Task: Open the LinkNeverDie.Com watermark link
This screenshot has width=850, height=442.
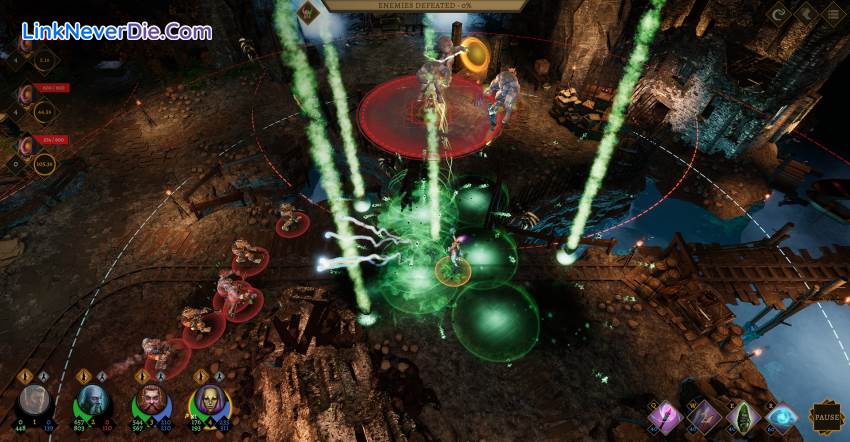Action: (116, 31)
